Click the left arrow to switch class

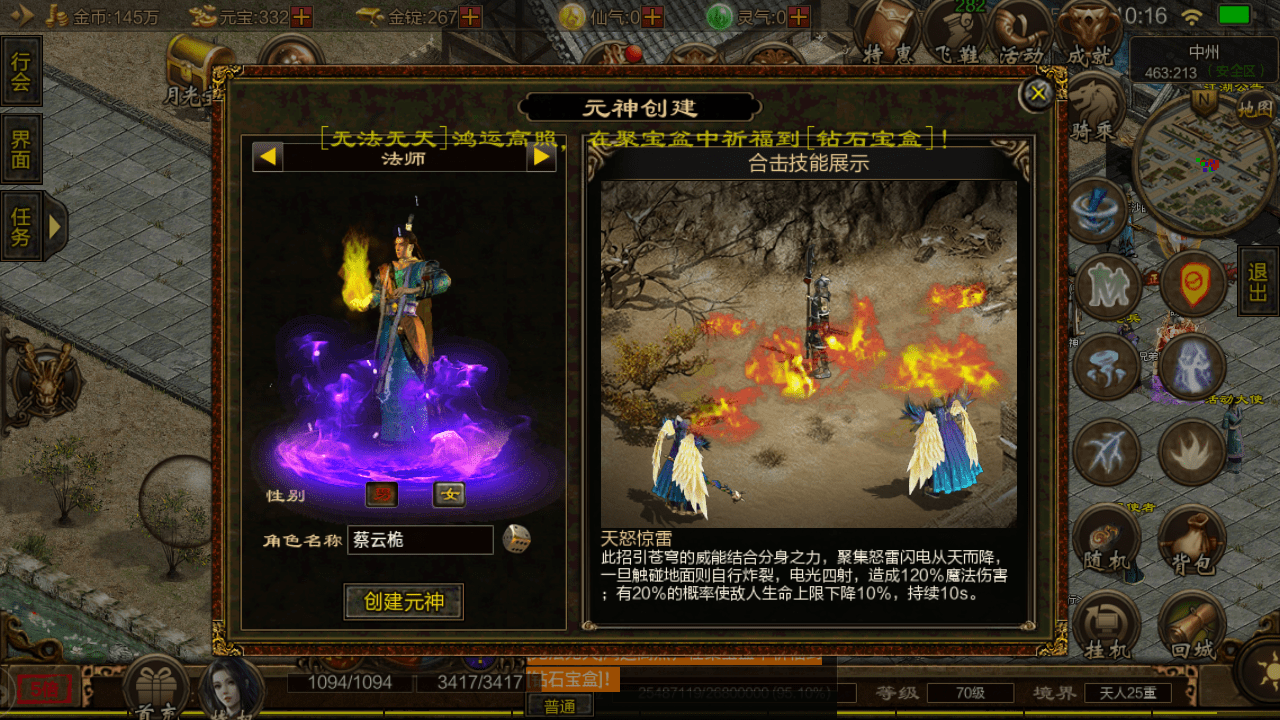click(x=266, y=157)
